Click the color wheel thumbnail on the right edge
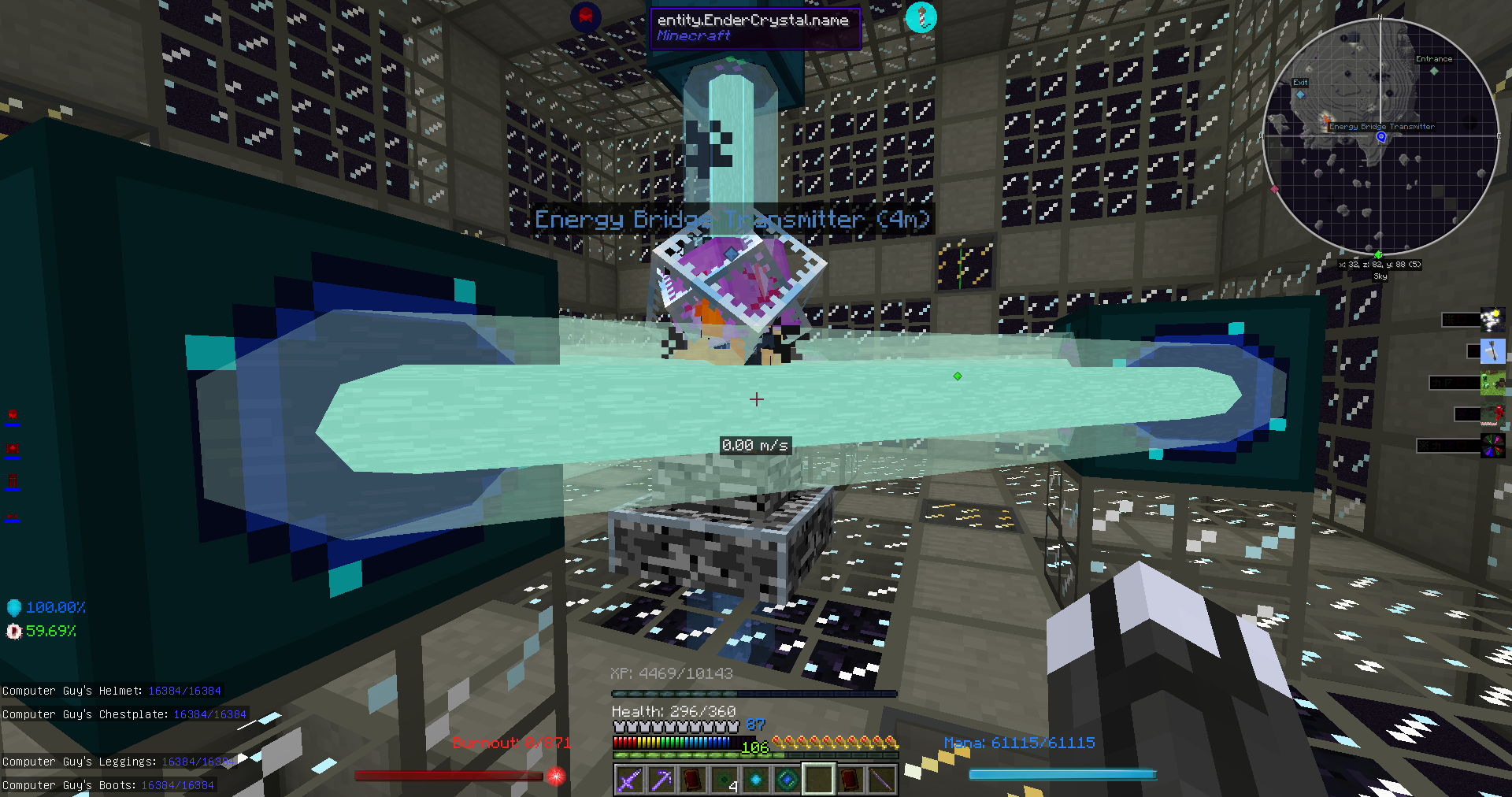The width and height of the screenshot is (1512, 797). [1492, 445]
